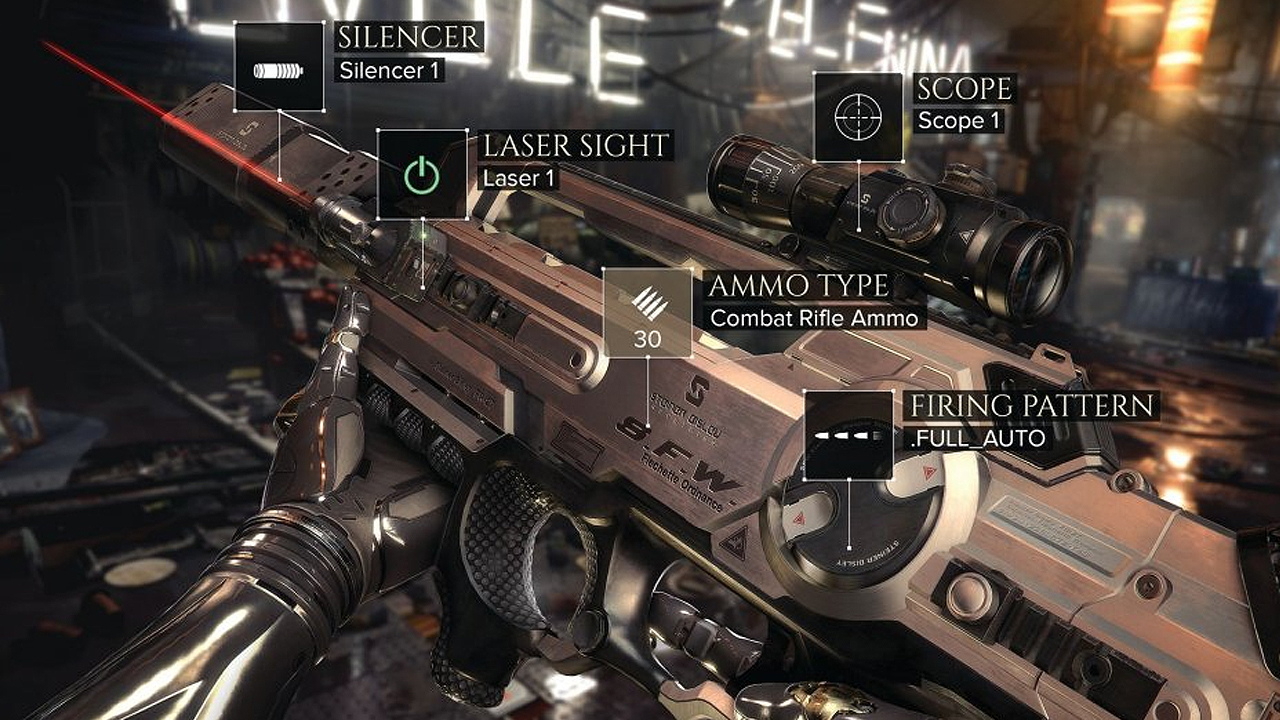
Task: Open the Ammo Type selector box
Action: point(647,313)
